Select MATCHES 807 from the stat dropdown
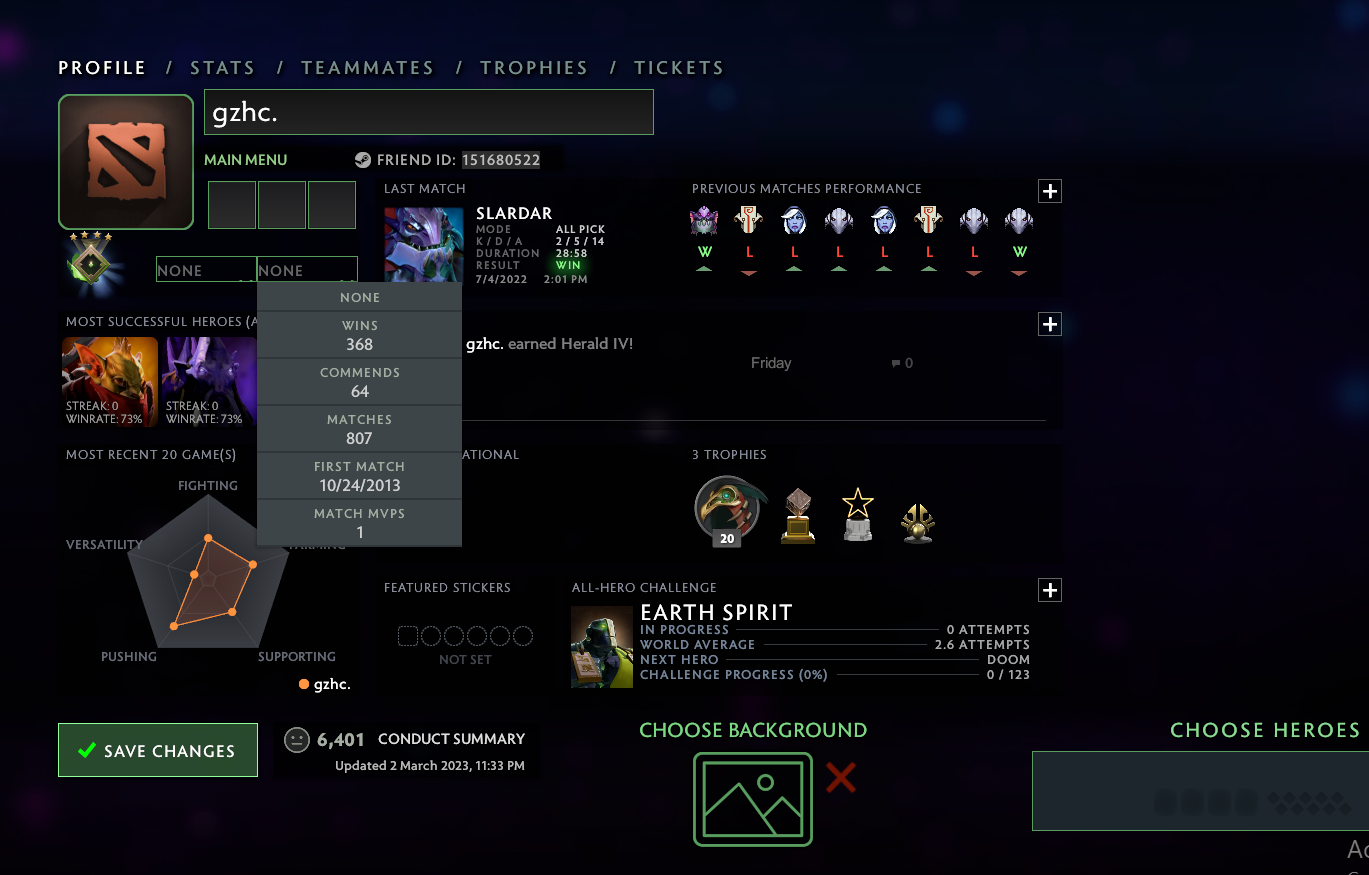 point(359,428)
